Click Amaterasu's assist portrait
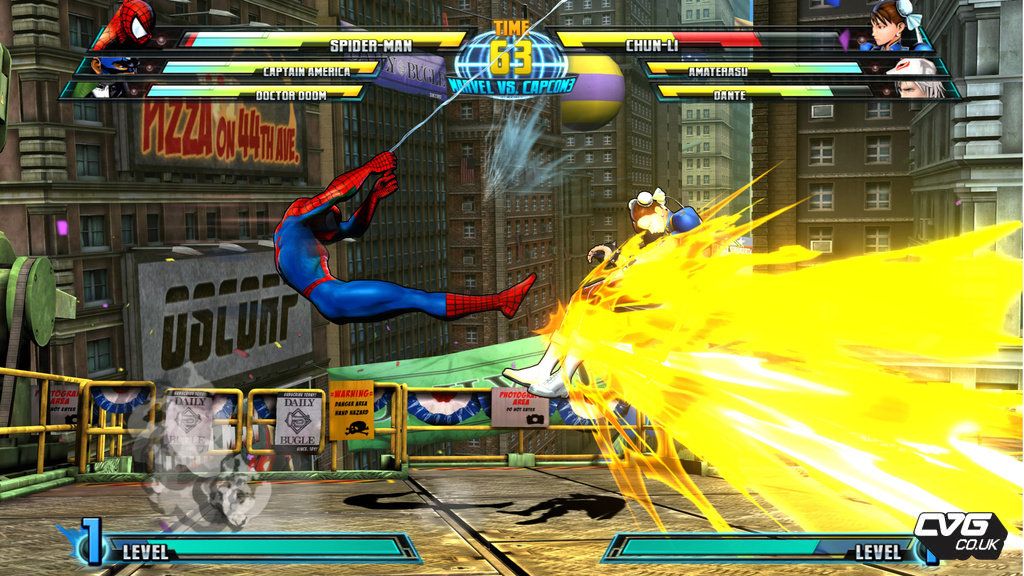1024x576 pixels. pyautogui.click(x=913, y=67)
